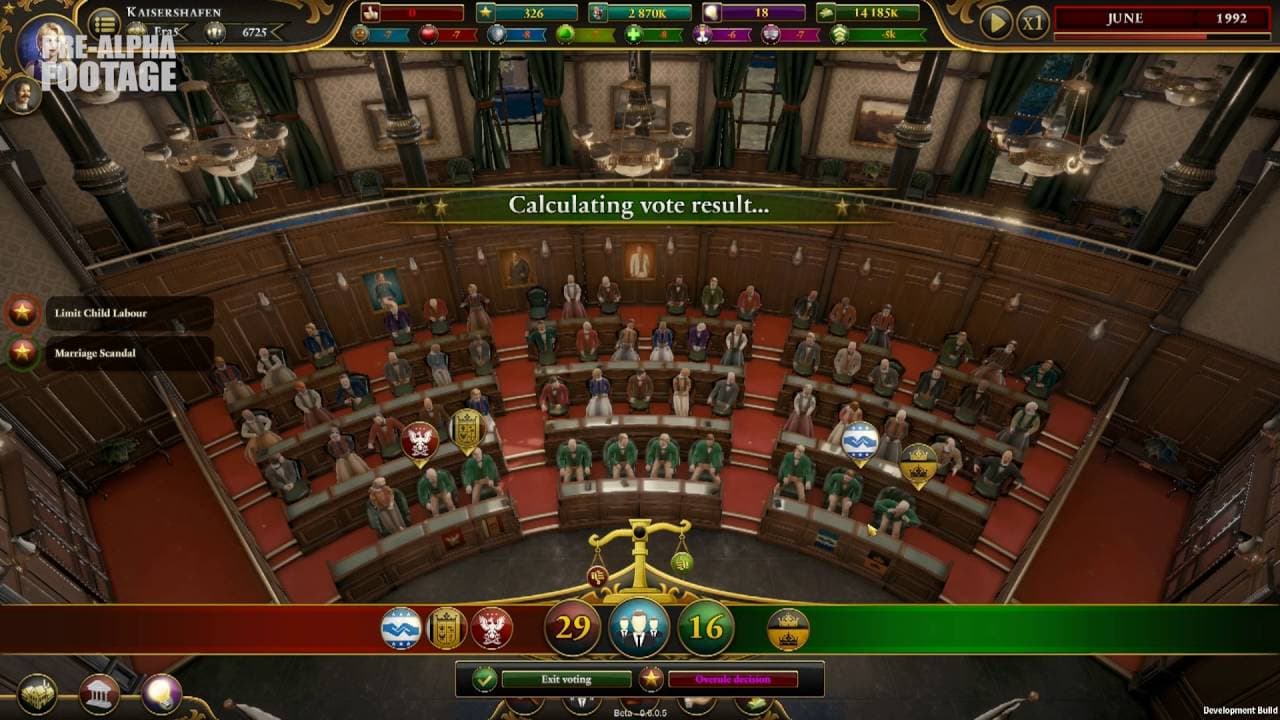1280x720 pixels.
Task: Click the abstaining voters icon between counts
Action: tap(639, 629)
